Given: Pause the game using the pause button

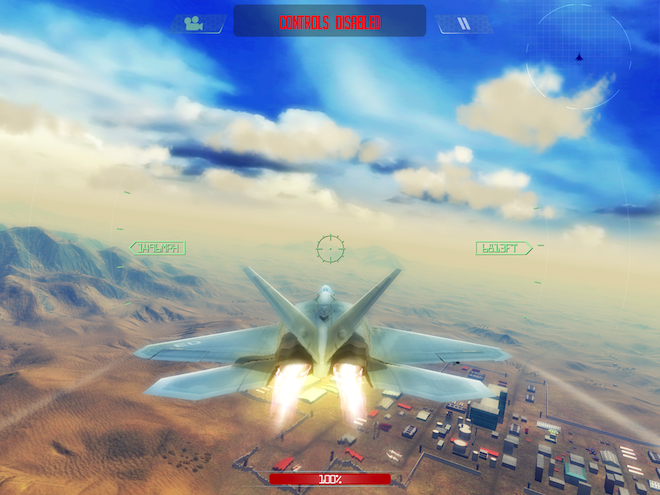Looking at the screenshot, I should [x=465, y=23].
